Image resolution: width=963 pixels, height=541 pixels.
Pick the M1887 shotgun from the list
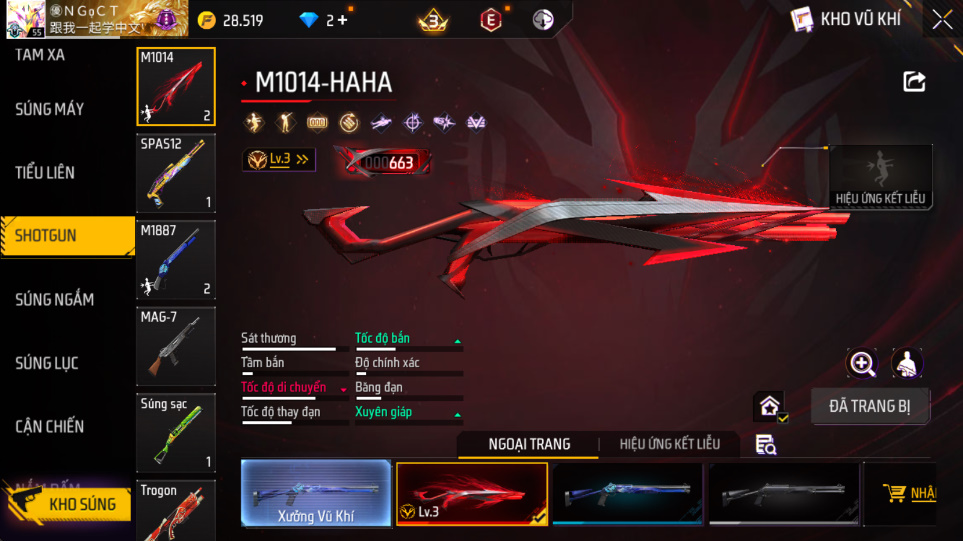[x=176, y=260]
